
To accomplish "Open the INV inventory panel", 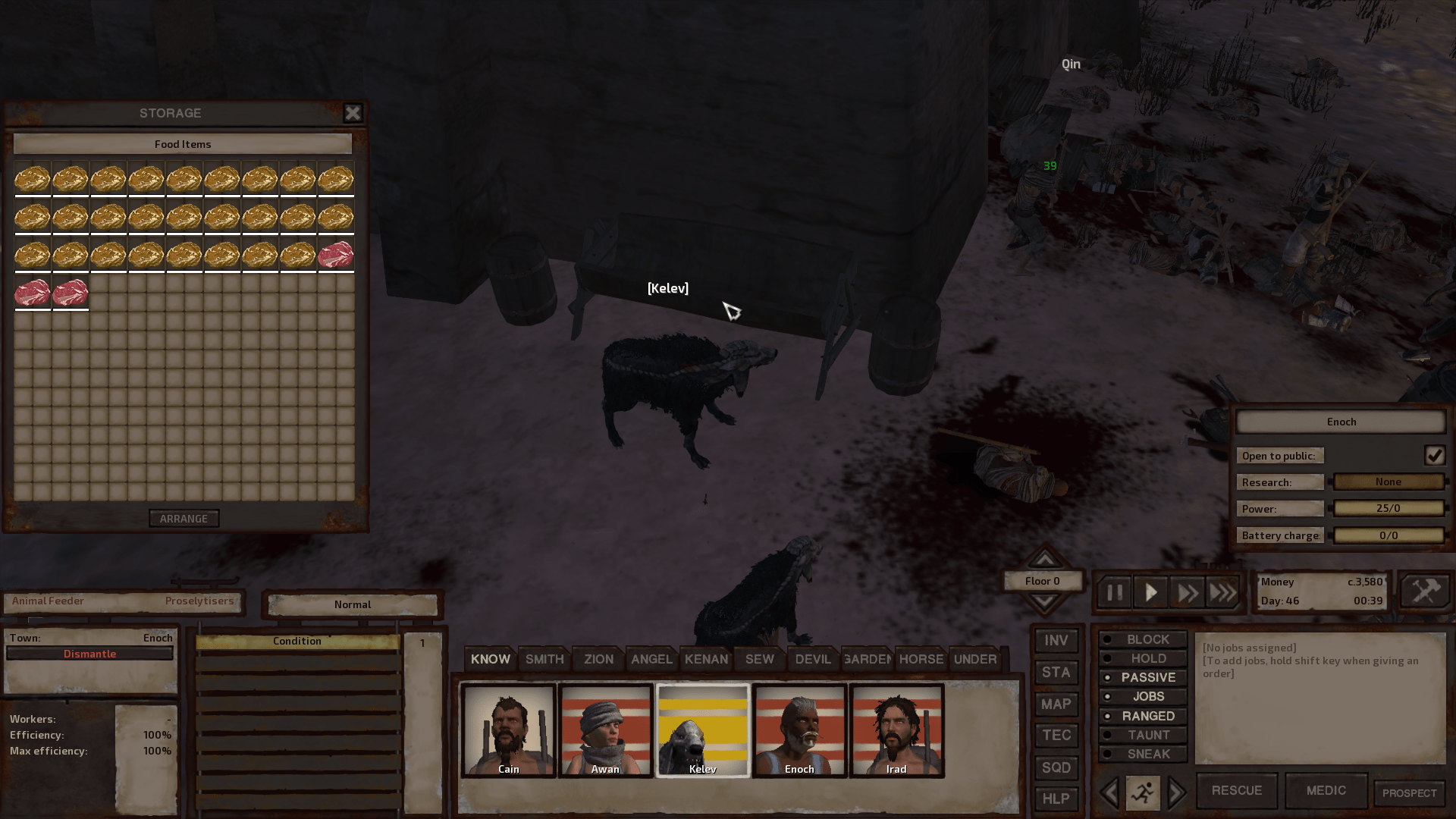I will pyautogui.click(x=1056, y=640).
